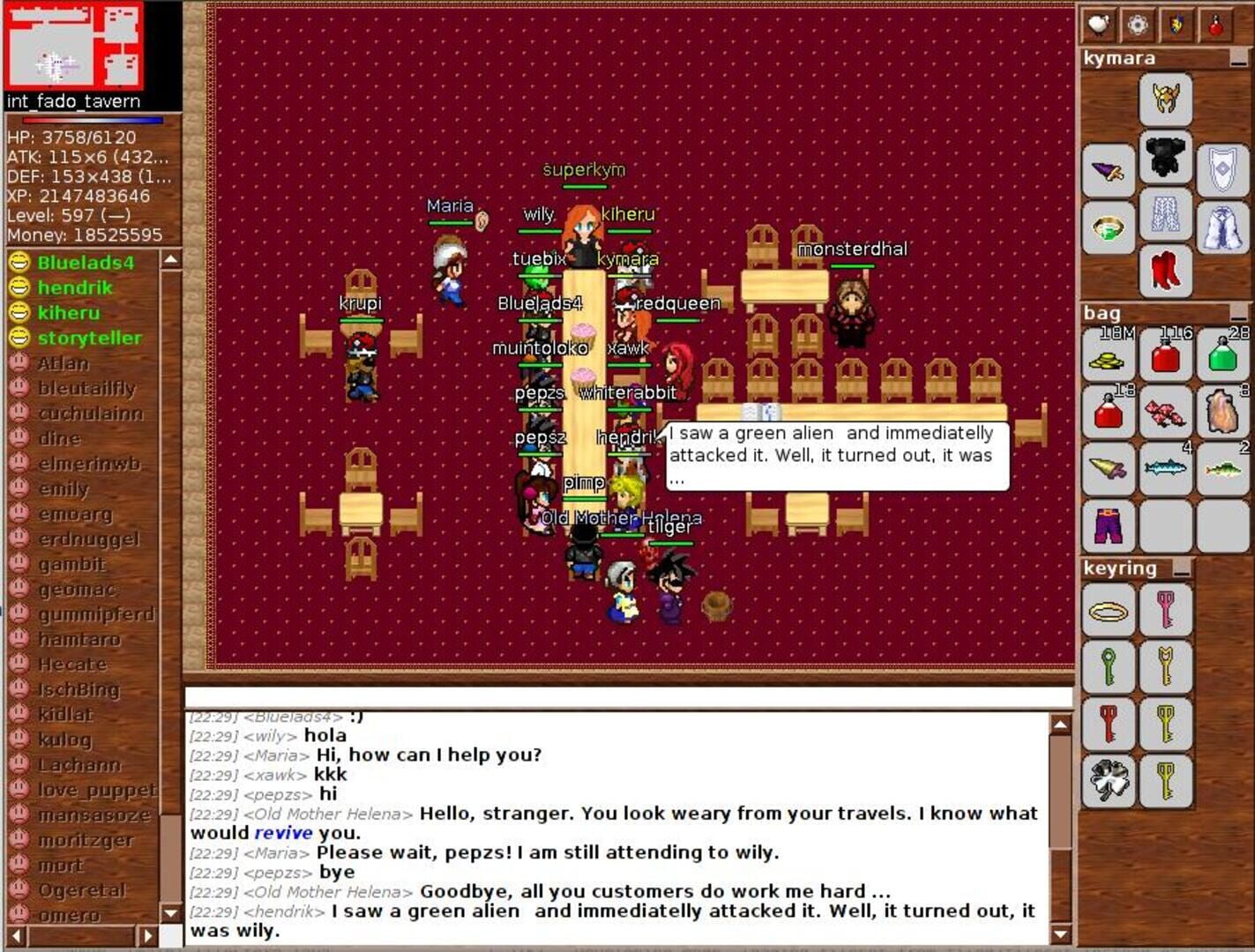
Task: Select the pink key in the keyring
Action: [1166, 611]
